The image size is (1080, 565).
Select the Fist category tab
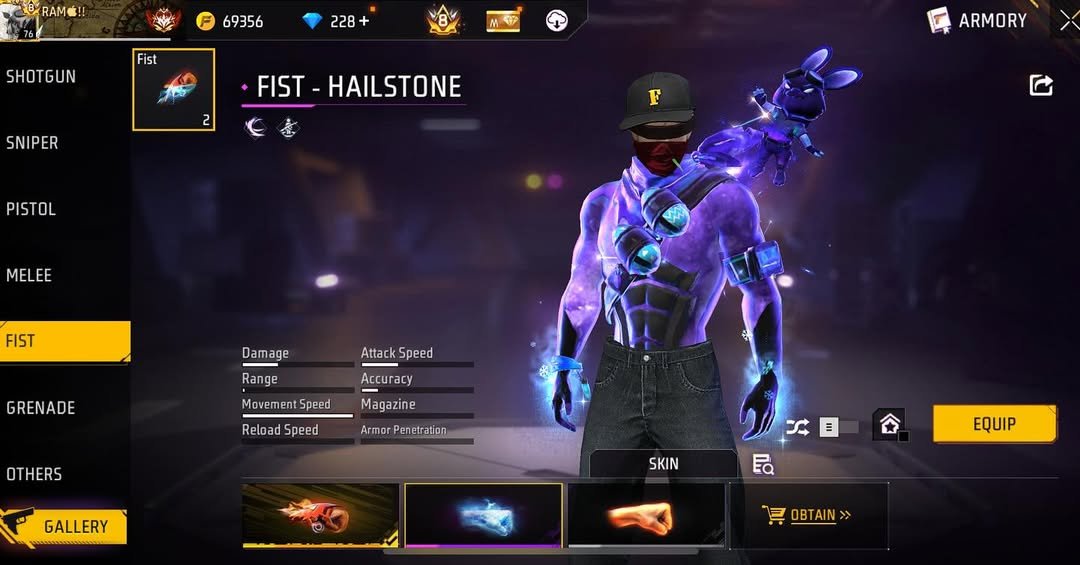[x=64, y=341]
